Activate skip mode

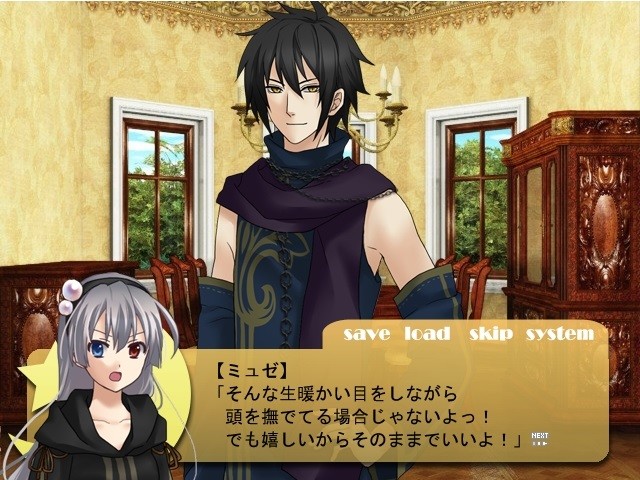pos(491,334)
